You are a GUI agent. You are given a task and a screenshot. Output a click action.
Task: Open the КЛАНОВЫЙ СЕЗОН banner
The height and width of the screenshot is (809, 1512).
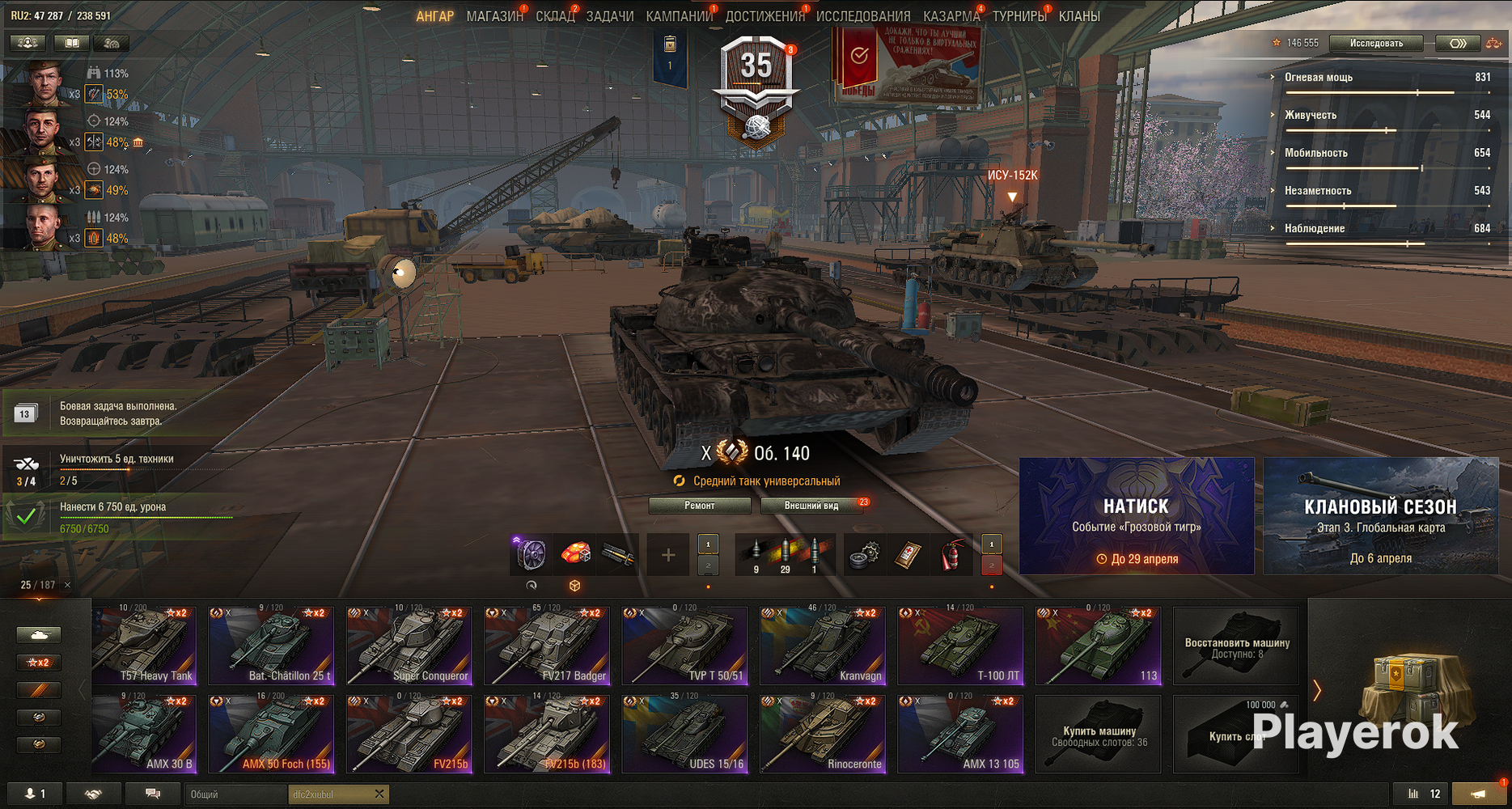coord(1380,516)
